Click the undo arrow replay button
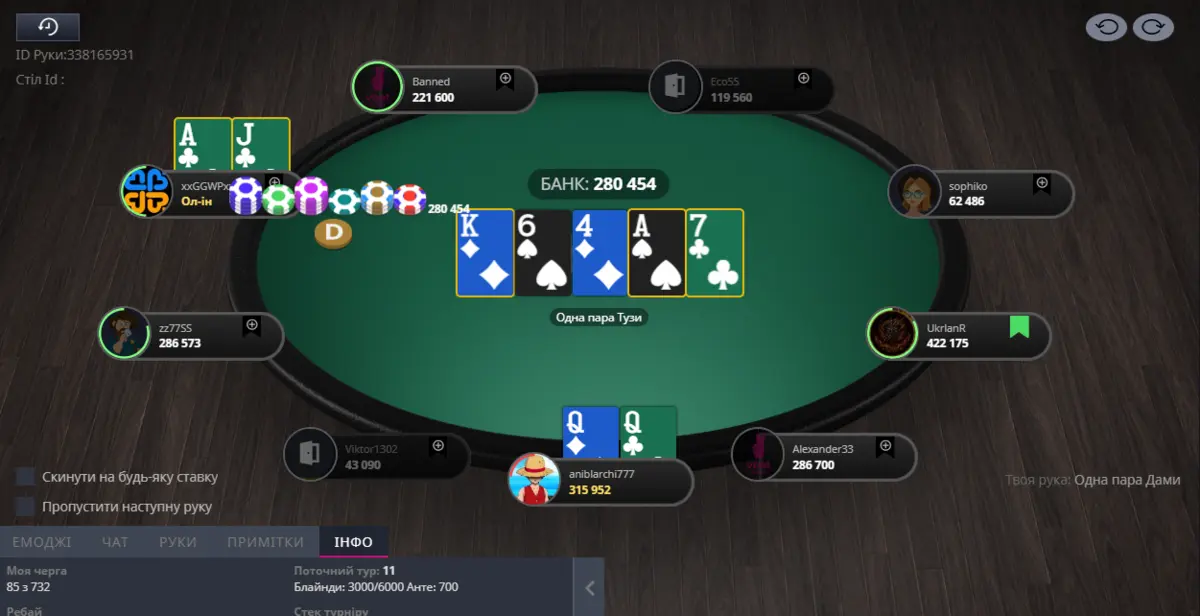This screenshot has height=616, width=1200. pos(1107,27)
